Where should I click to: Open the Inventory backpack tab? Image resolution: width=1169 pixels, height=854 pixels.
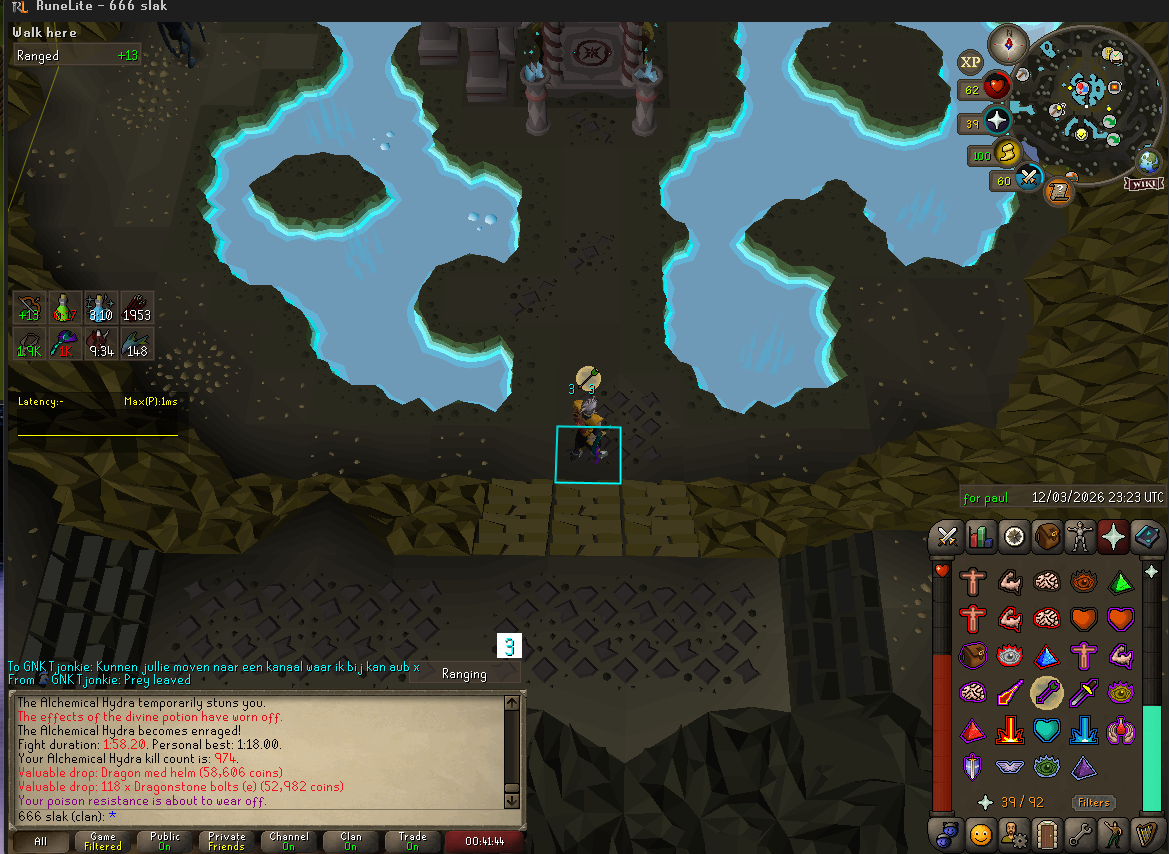tap(1047, 537)
